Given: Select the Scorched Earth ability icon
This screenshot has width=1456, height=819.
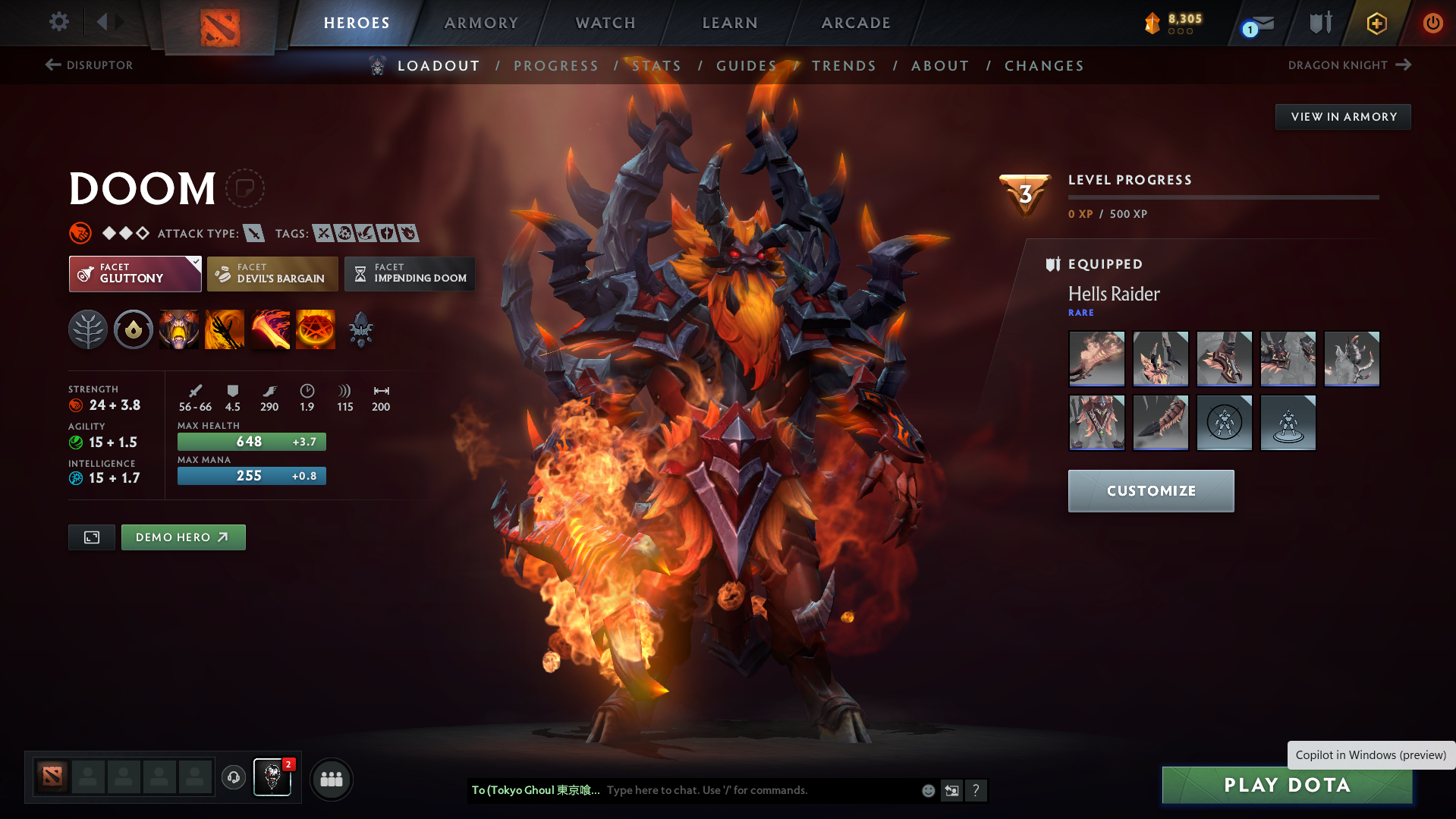Looking at the screenshot, I should (x=225, y=329).
